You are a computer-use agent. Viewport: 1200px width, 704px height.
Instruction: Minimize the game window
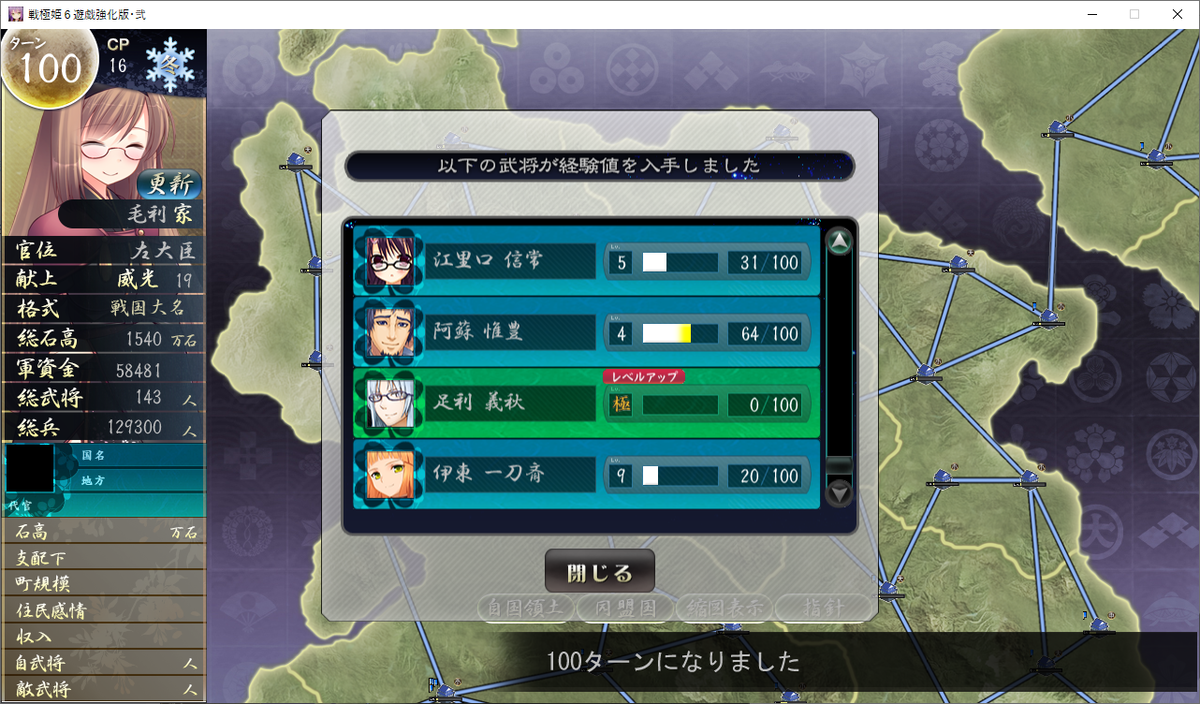coord(1088,14)
